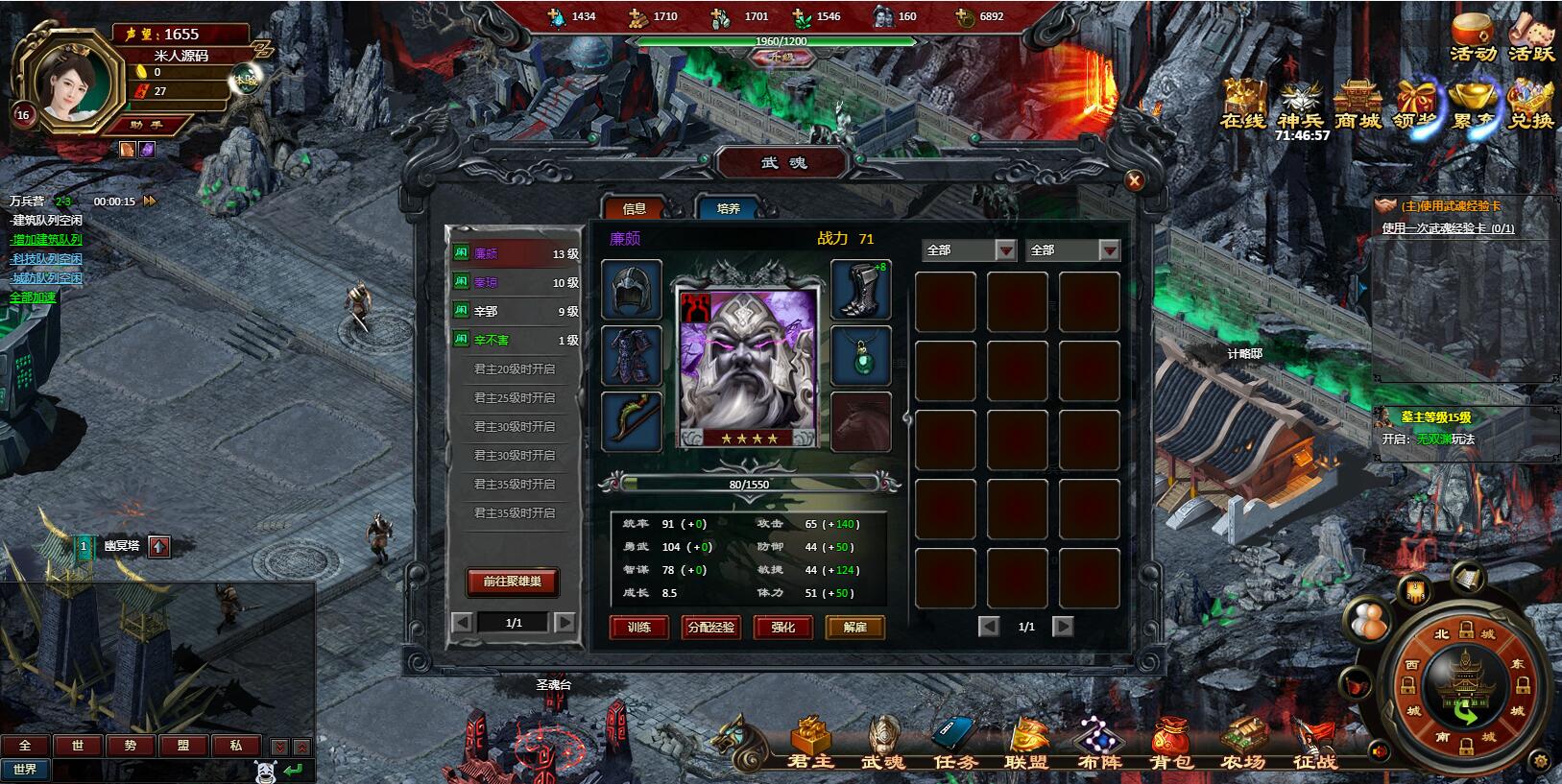Open the 背包 bag menu
This screenshot has height=784, width=1562.
click(1171, 746)
